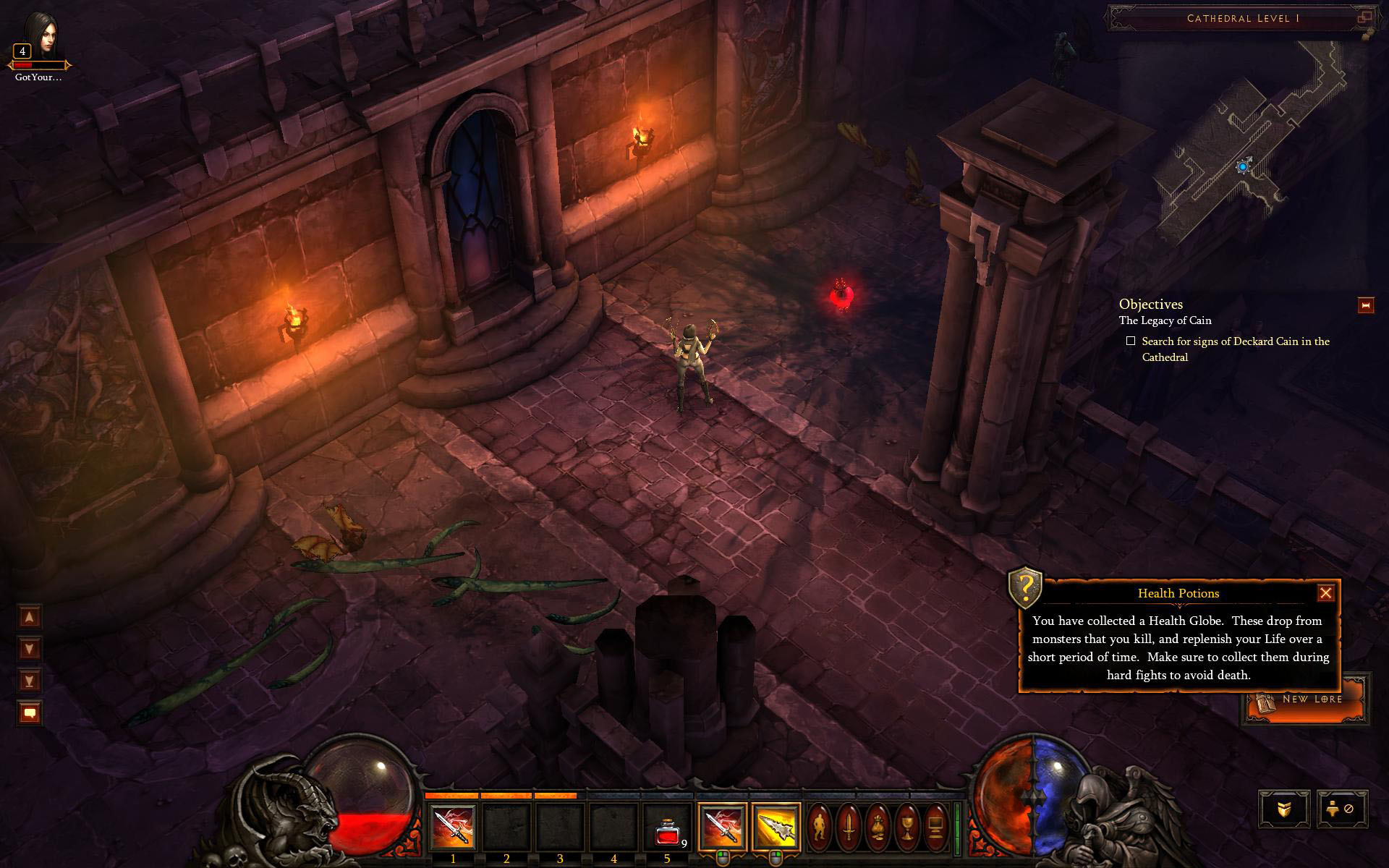
Task: Use the health potion in slot 5
Action: pyautogui.click(x=667, y=828)
